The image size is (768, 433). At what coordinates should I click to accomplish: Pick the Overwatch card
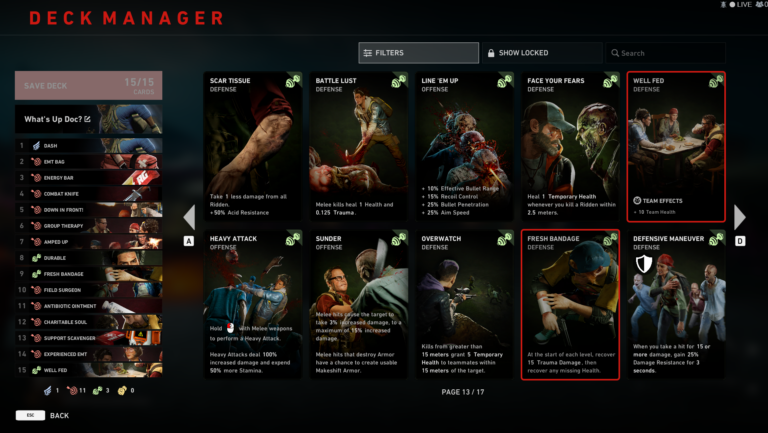click(464, 305)
